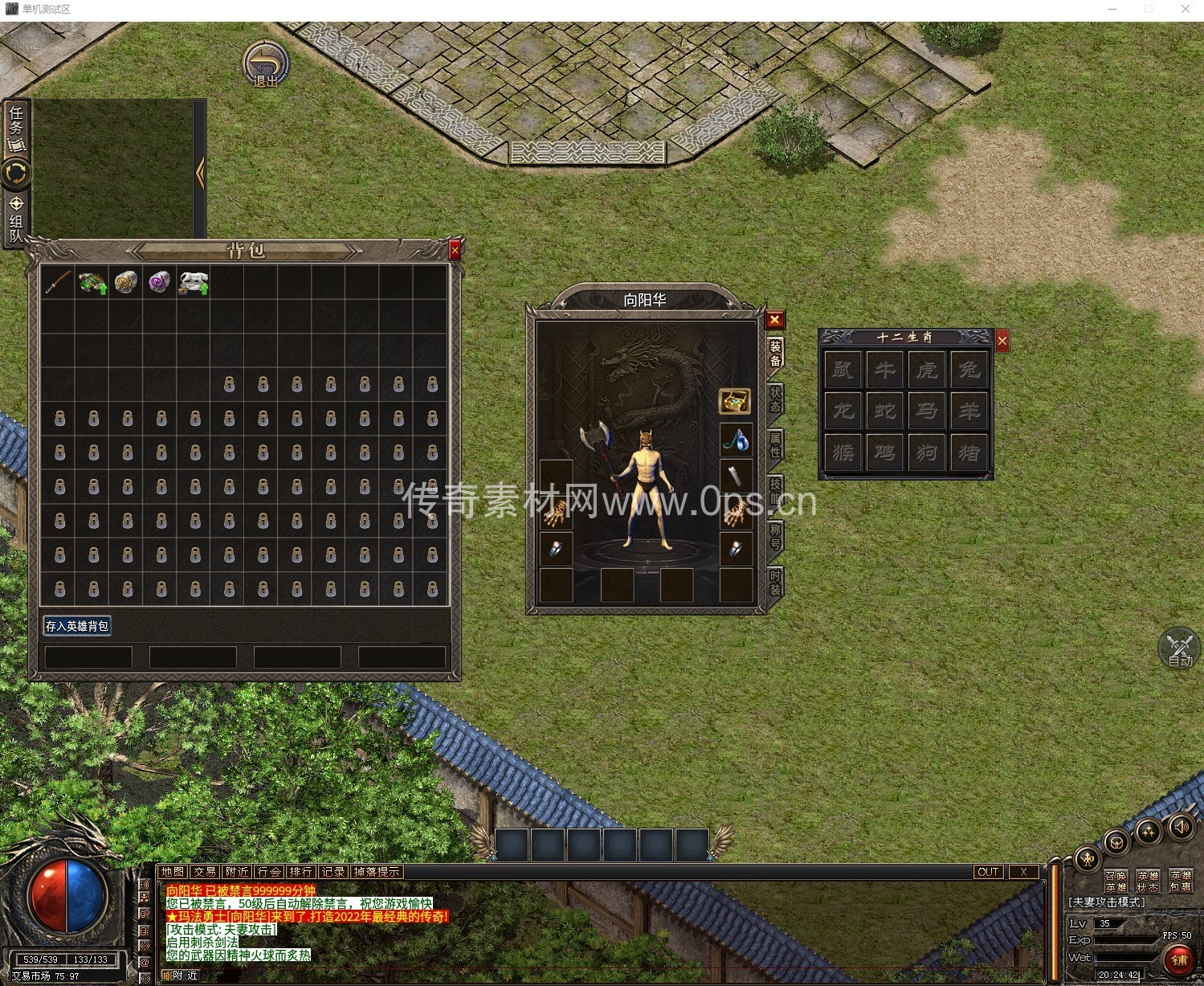Image resolution: width=1204 pixels, height=986 pixels.
Task: Select the 龙 dragon zodiac tile
Action: point(843,411)
